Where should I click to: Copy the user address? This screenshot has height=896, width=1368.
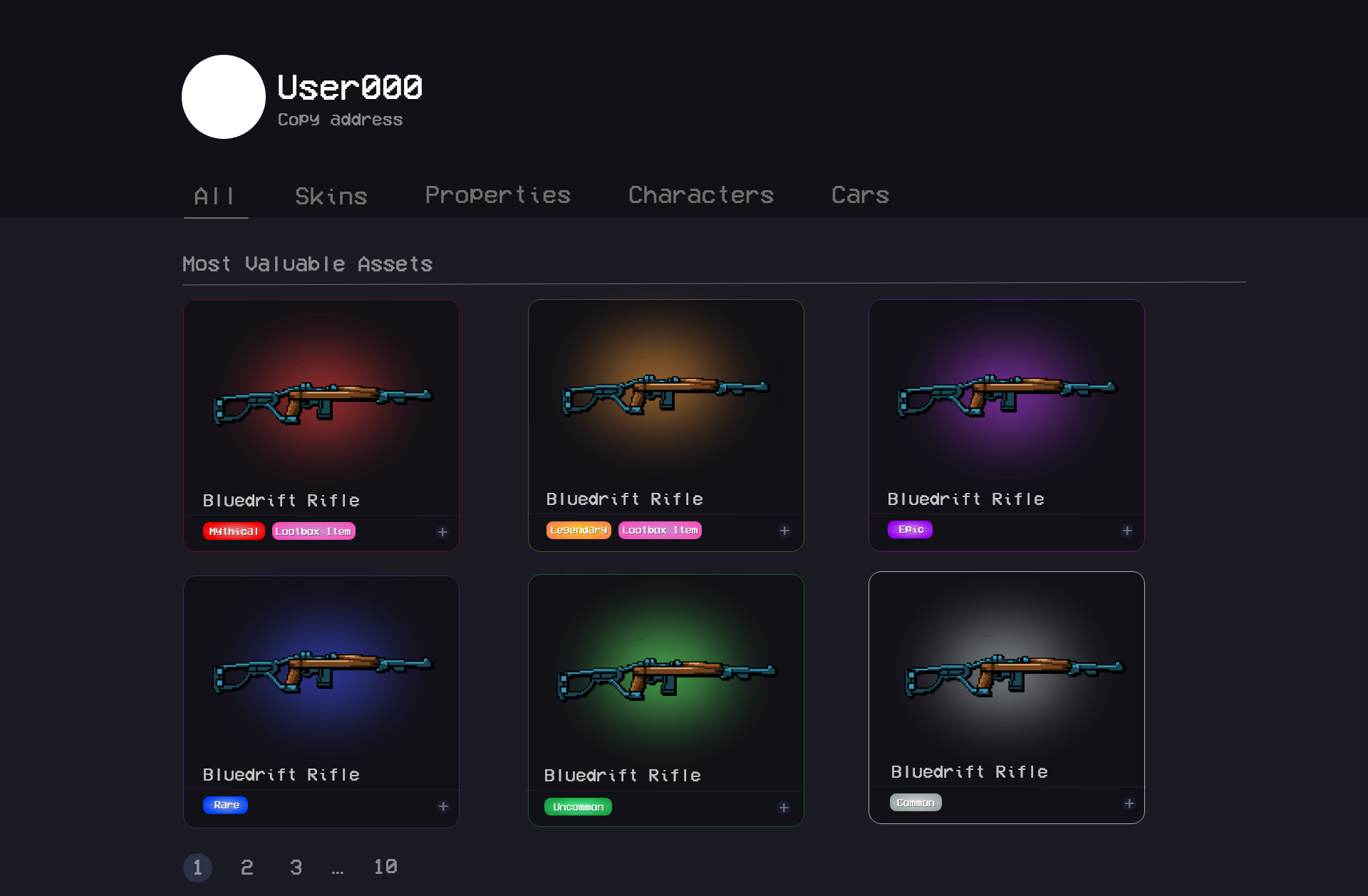[x=340, y=120]
